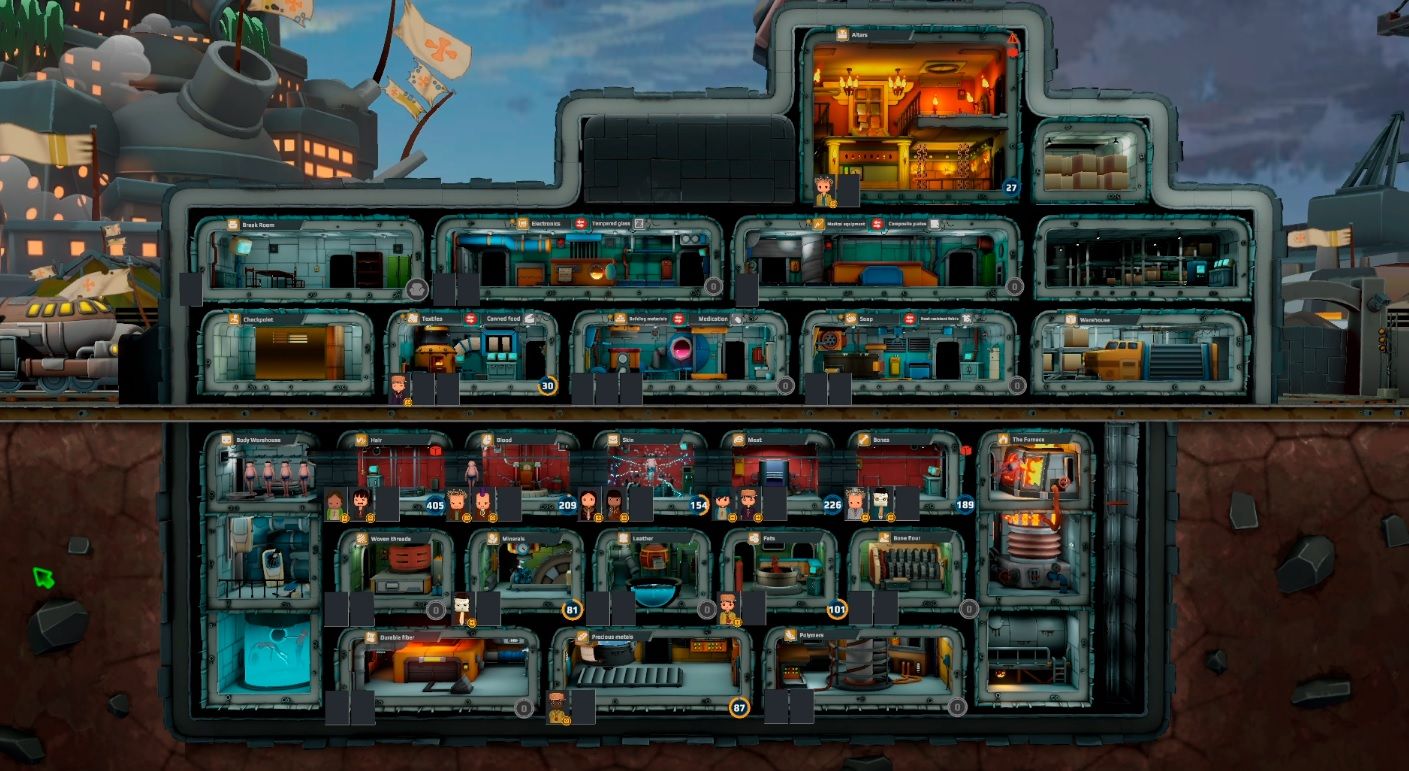Viewport: 1409px width, 771px height.
Task: Toggle the arrows beside Heat-resistant fabric
Action: pos(910,318)
